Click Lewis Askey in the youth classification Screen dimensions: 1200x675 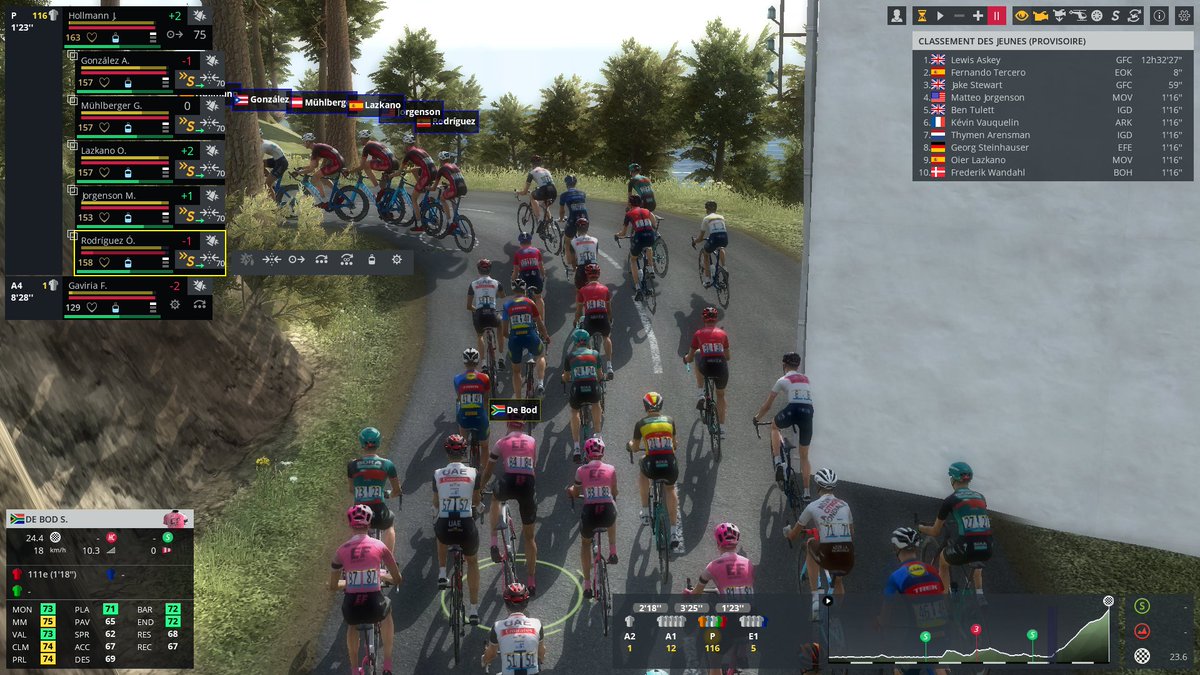pos(975,60)
